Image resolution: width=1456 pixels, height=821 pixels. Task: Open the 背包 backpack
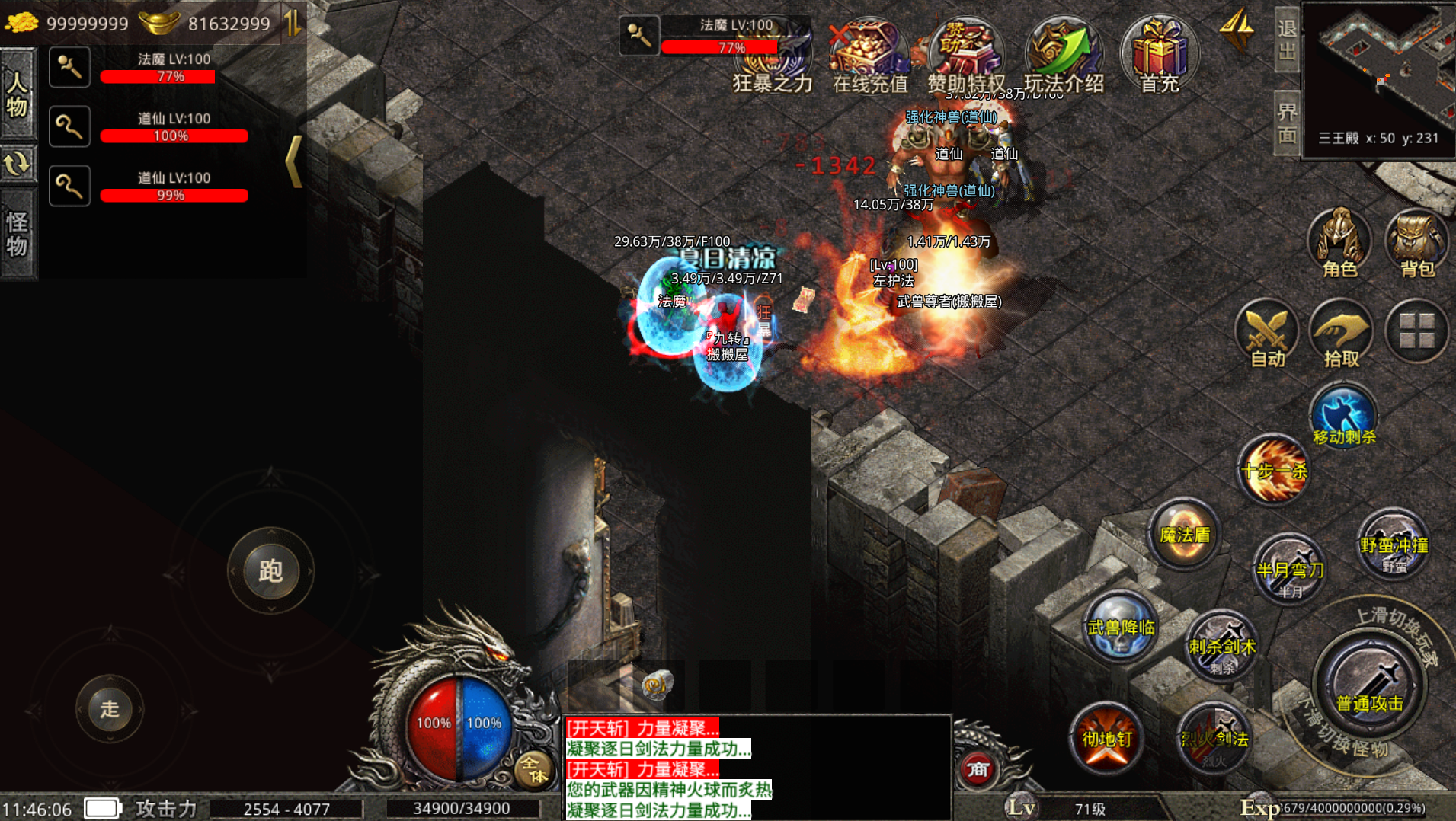click(x=1417, y=242)
